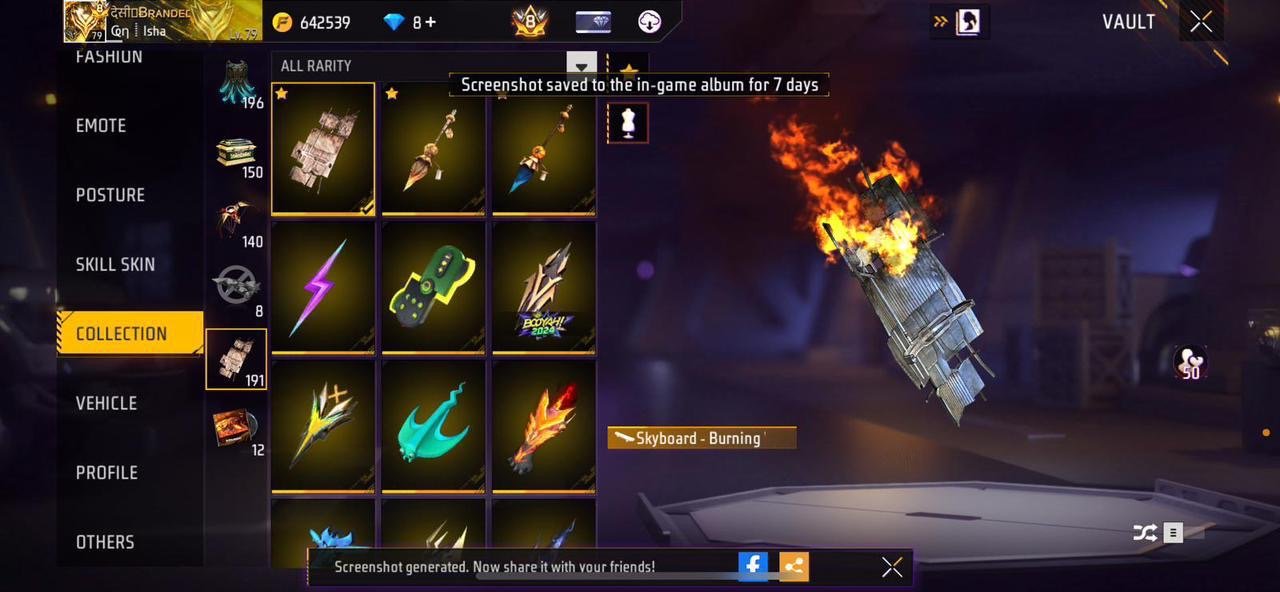Open the Emote category

tap(101, 126)
